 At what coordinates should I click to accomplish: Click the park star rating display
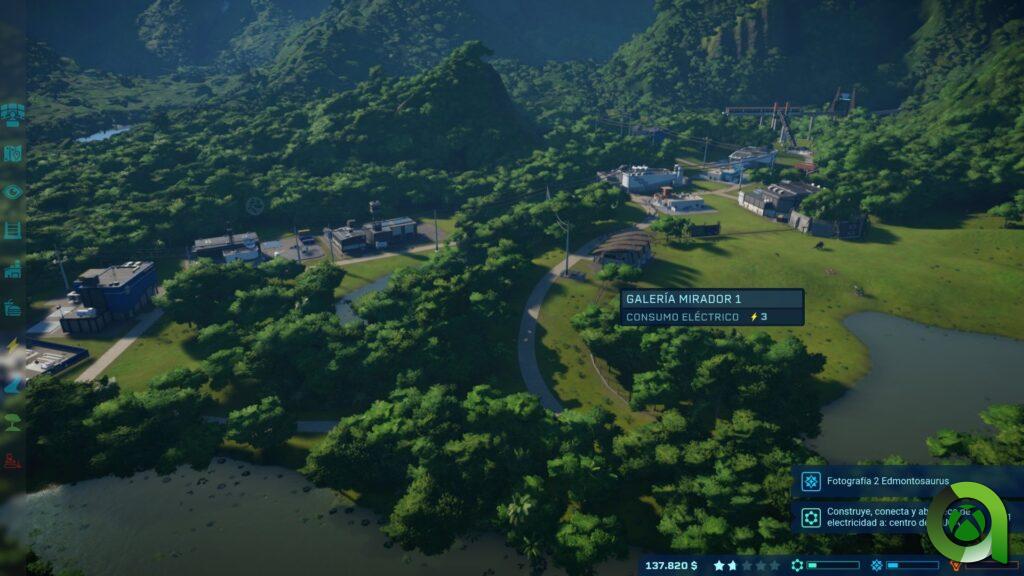coord(746,565)
